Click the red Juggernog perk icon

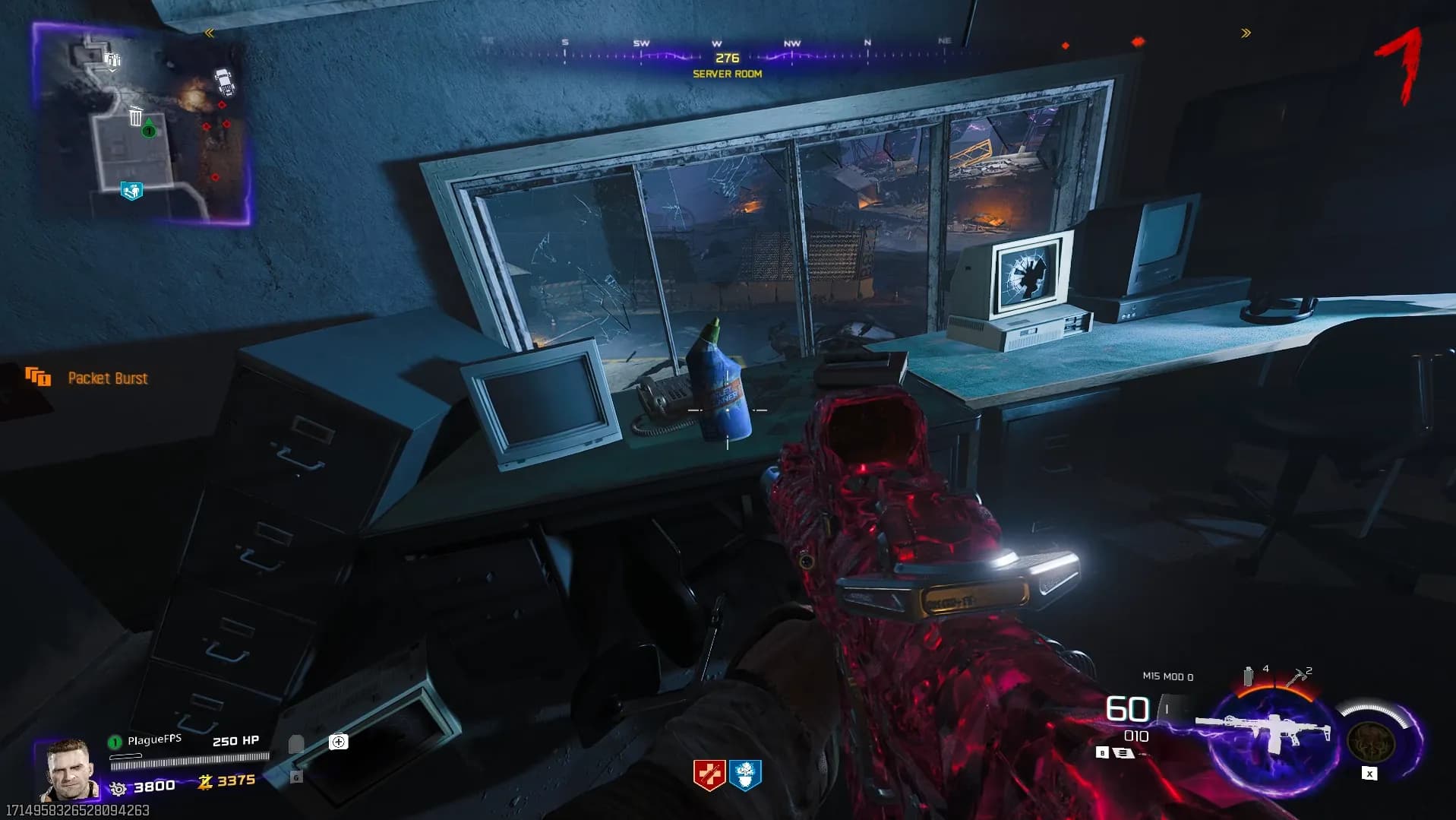pos(709,775)
